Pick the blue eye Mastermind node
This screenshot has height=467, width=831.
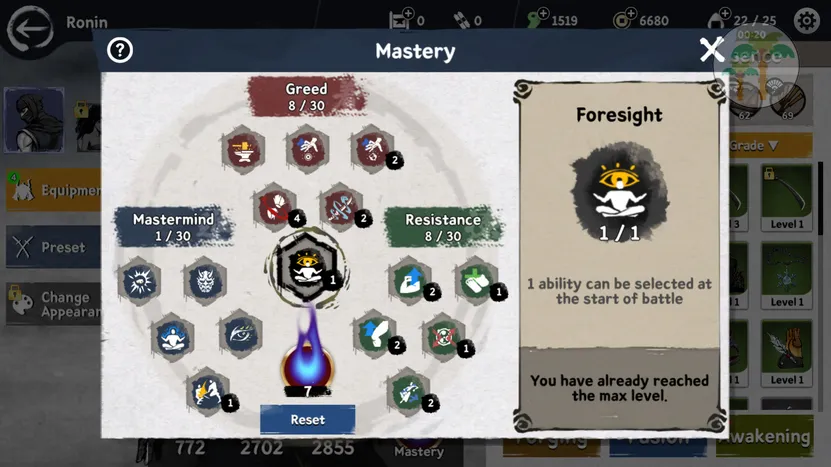(240, 335)
